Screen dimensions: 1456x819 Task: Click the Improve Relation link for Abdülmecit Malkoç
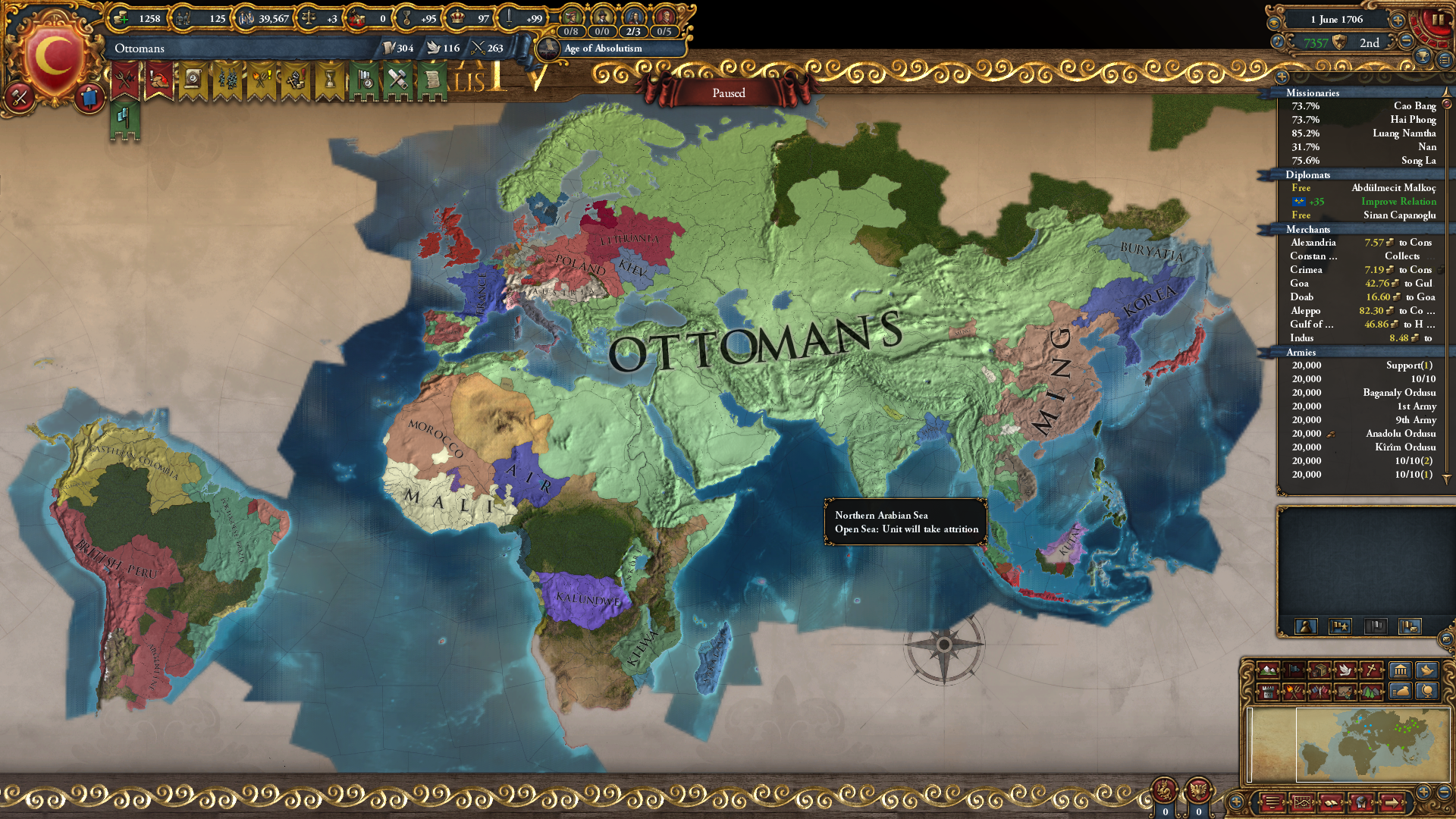tap(1398, 202)
